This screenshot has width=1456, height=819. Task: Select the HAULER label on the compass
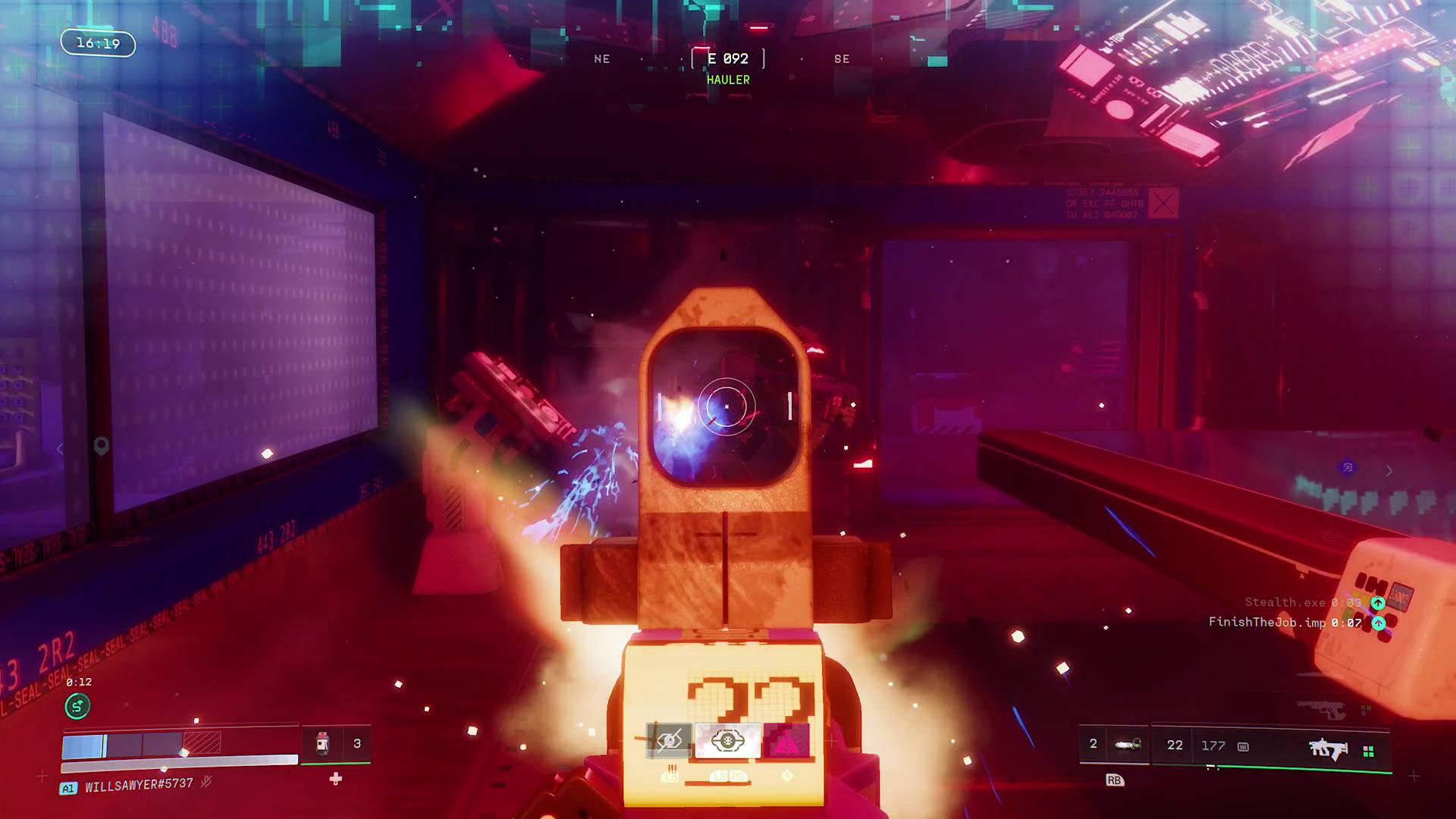[x=727, y=79]
